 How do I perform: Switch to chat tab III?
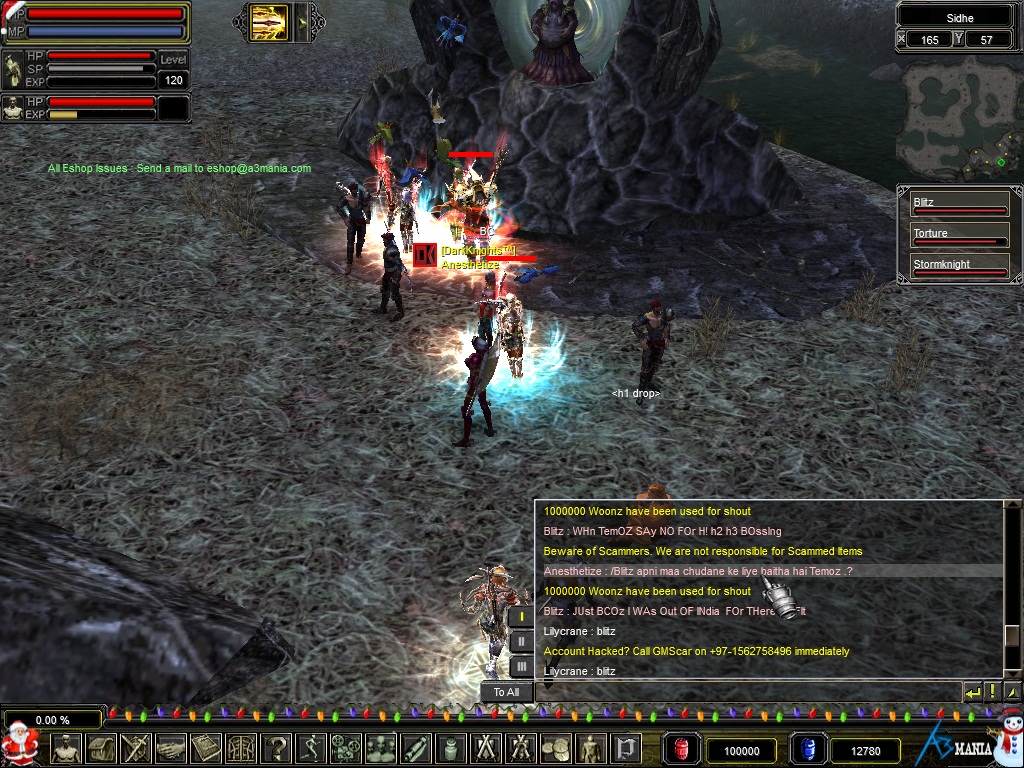pos(521,665)
